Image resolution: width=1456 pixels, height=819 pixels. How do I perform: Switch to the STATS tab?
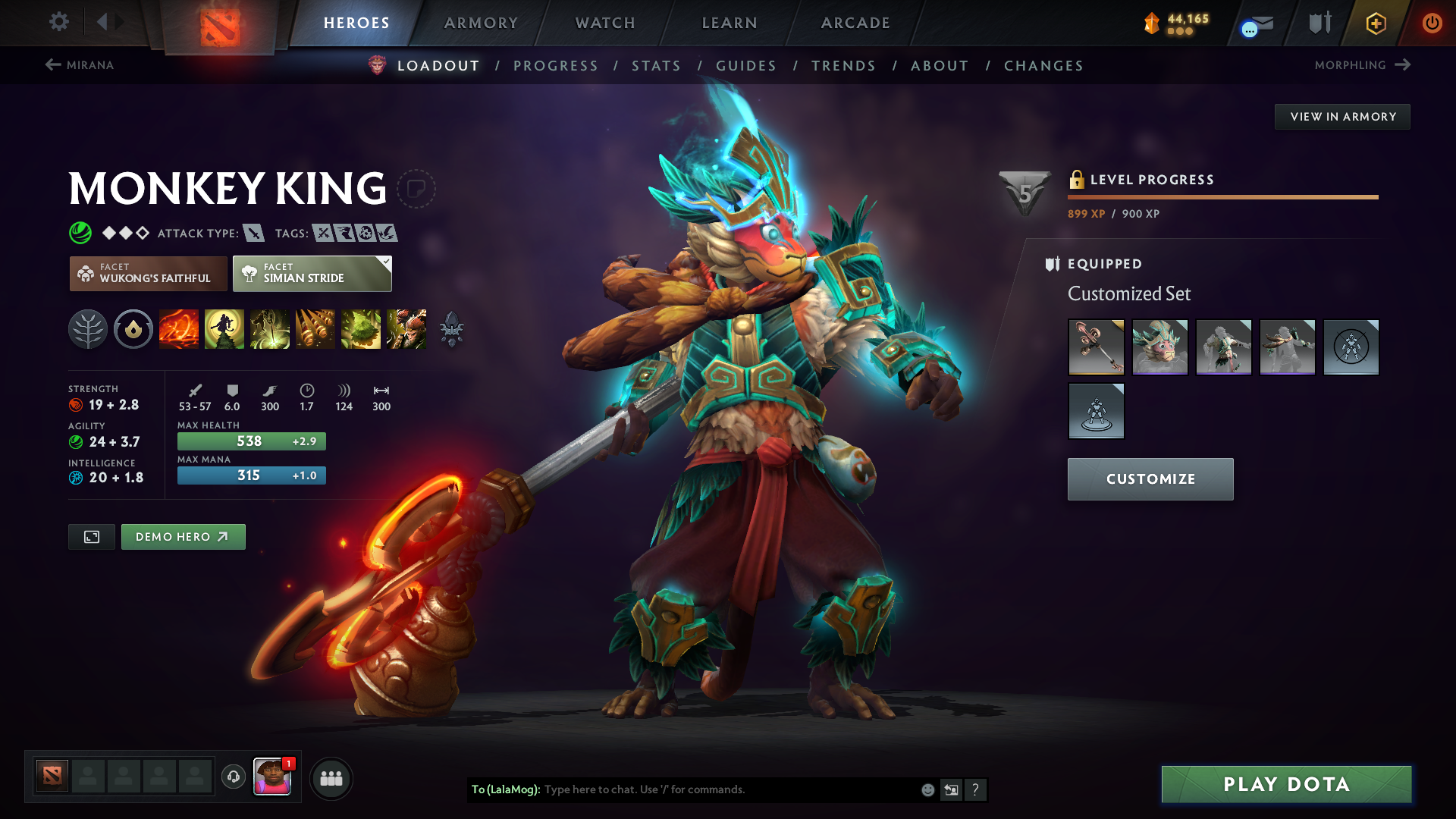coord(656,65)
